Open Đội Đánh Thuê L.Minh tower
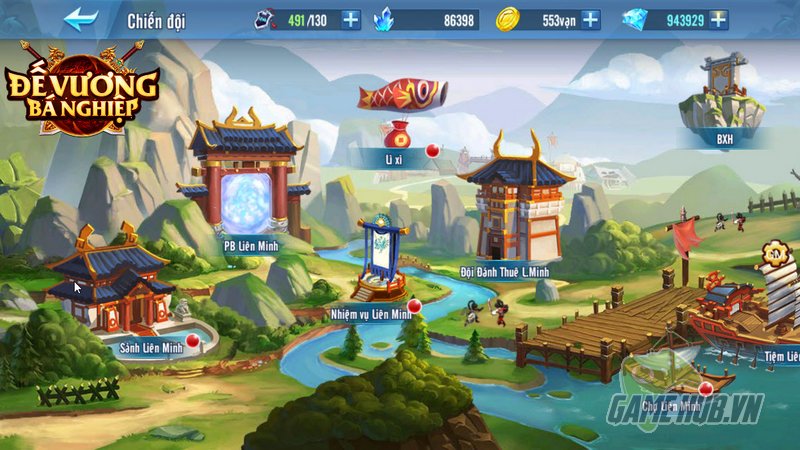The image size is (800, 450). (x=516, y=210)
